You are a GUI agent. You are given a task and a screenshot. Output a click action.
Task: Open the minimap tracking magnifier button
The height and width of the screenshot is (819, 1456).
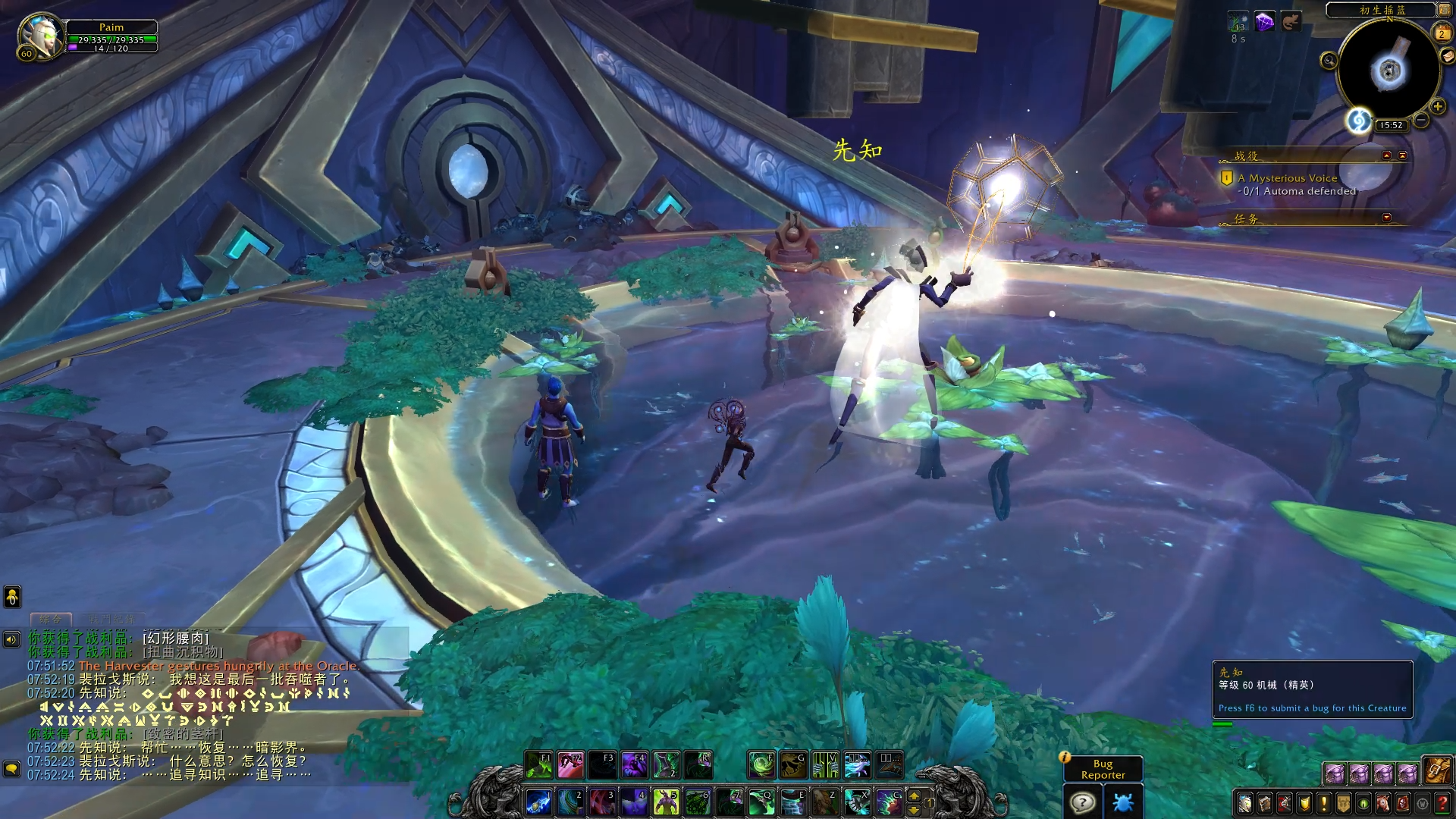[x=1329, y=61]
